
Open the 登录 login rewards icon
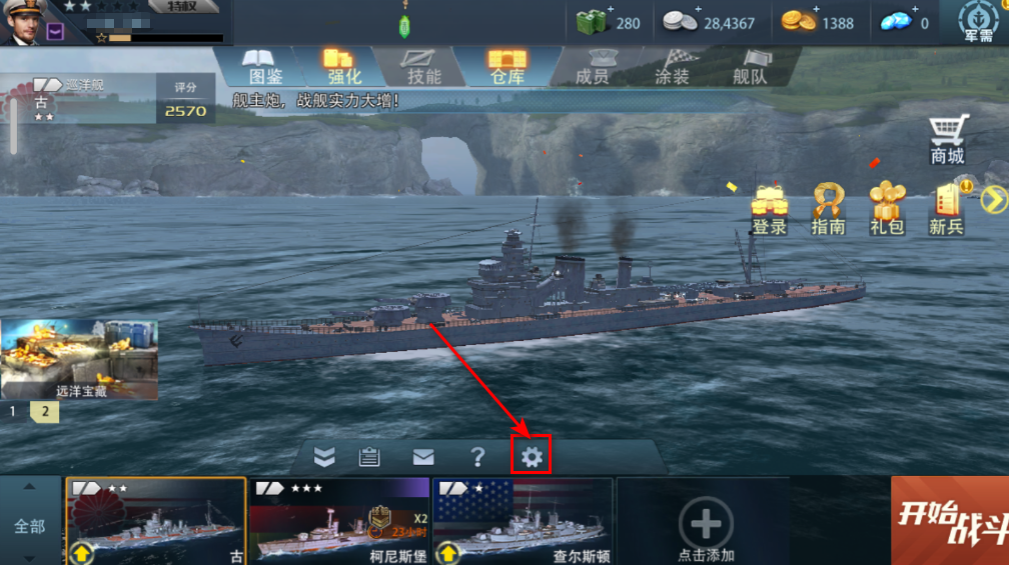tap(770, 209)
